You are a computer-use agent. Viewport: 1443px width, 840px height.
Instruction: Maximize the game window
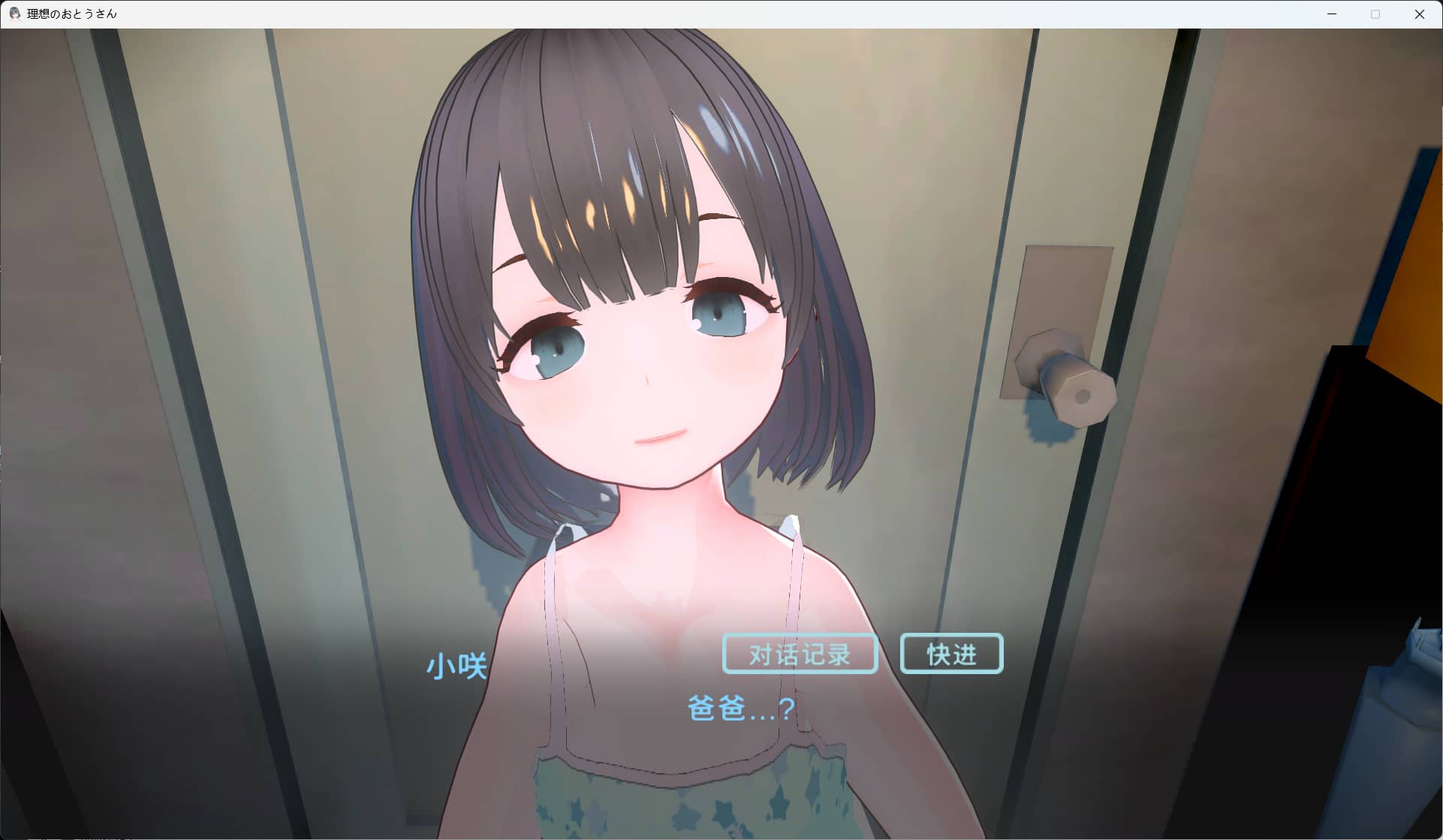pyautogui.click(x=1376, y=14)
